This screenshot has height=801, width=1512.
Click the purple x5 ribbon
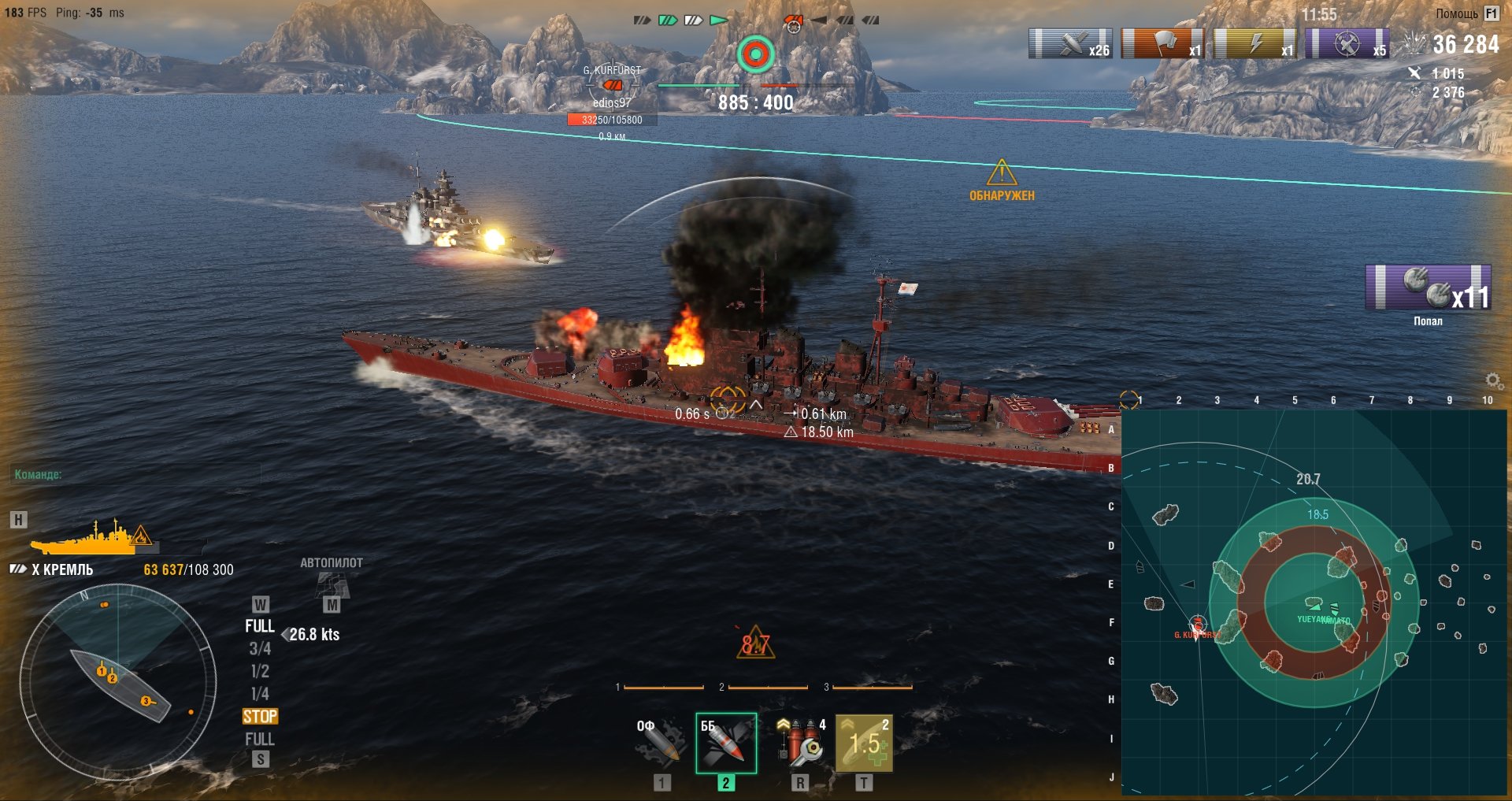tap(1347, 44)
